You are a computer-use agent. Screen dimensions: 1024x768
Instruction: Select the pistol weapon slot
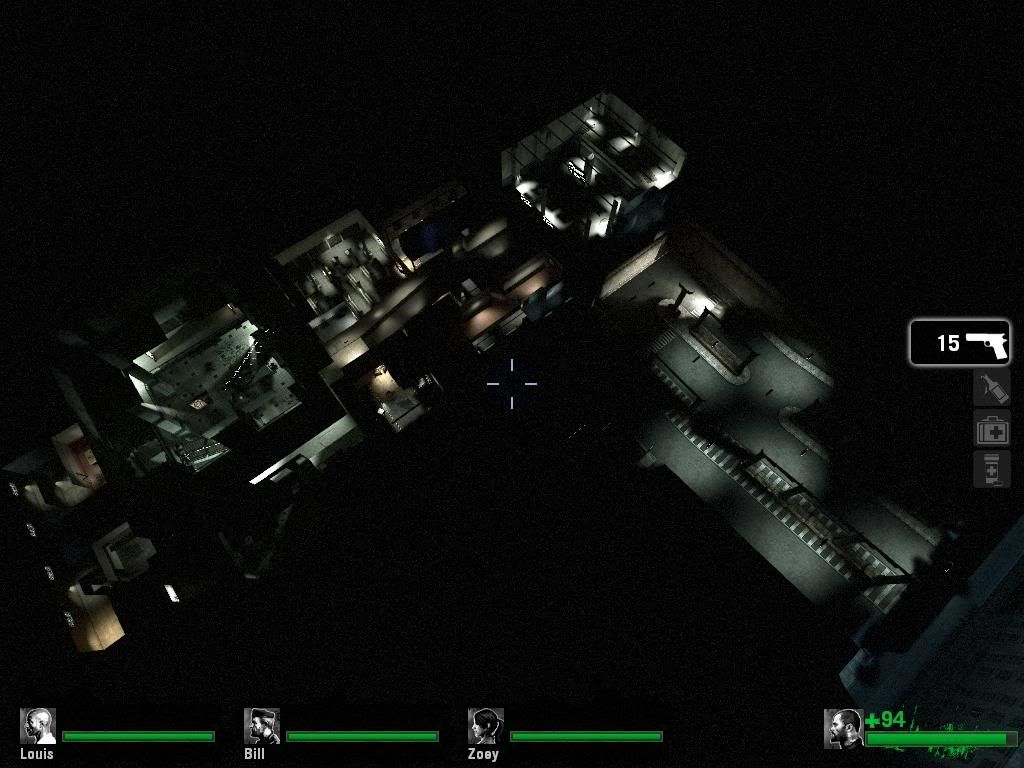point(959,343)
